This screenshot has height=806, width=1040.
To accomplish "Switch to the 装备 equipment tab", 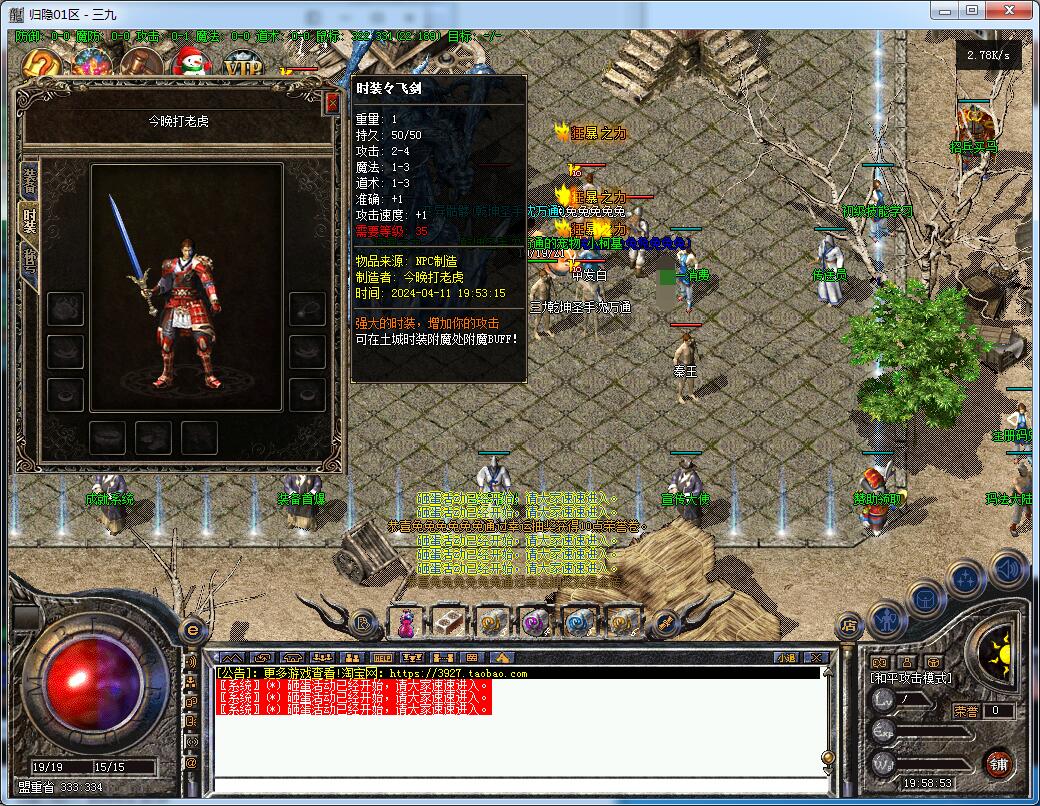I will [29, 180].
